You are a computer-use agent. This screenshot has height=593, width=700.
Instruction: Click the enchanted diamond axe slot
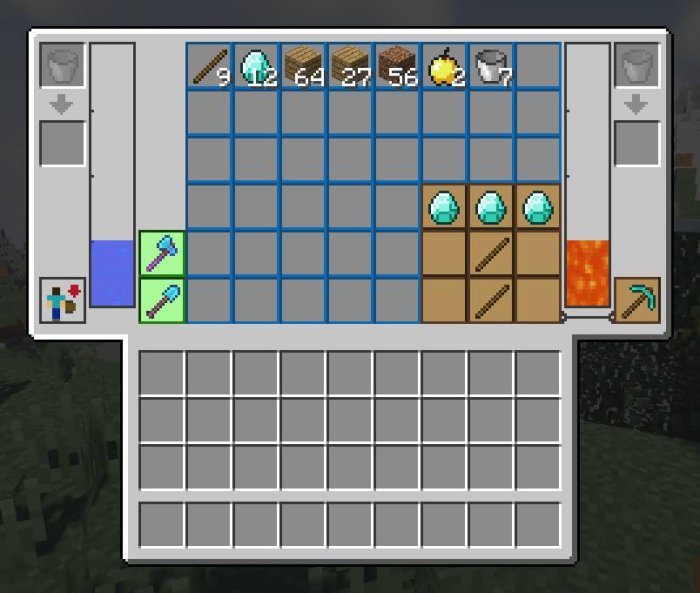[x=162, y=254]
